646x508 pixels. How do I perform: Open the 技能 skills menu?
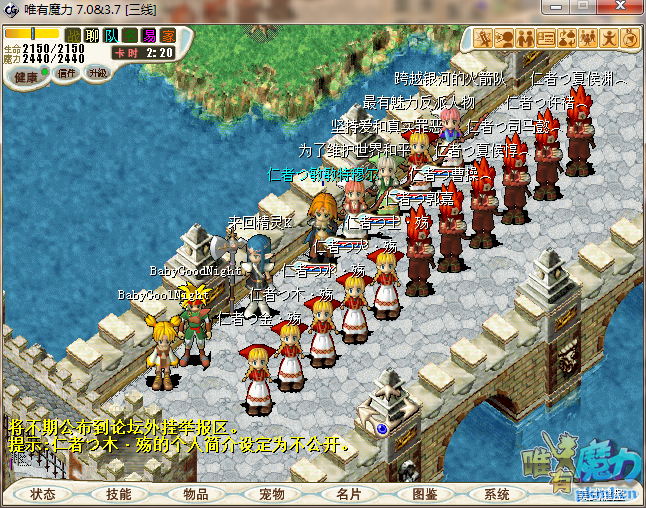(x=119, y=494)
